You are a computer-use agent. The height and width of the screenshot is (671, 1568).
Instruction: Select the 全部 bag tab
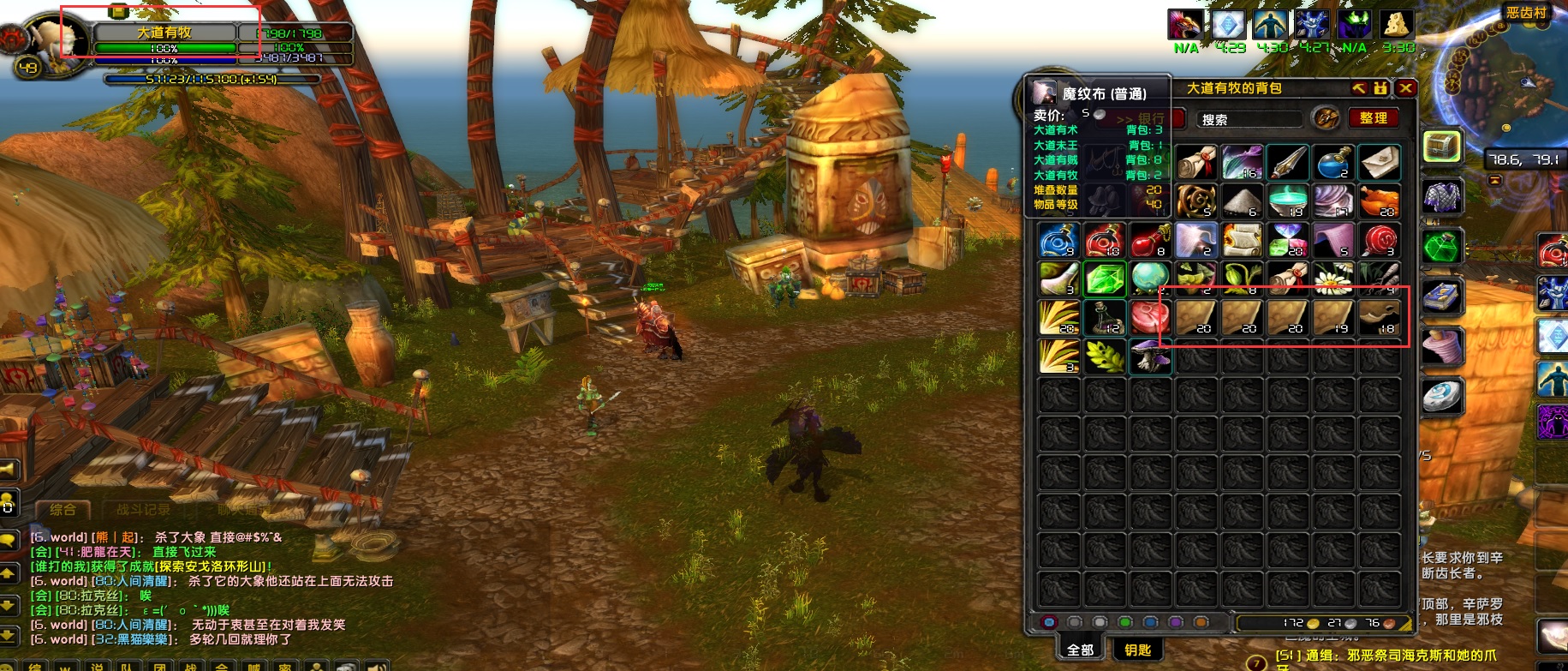coord(1080,650)
